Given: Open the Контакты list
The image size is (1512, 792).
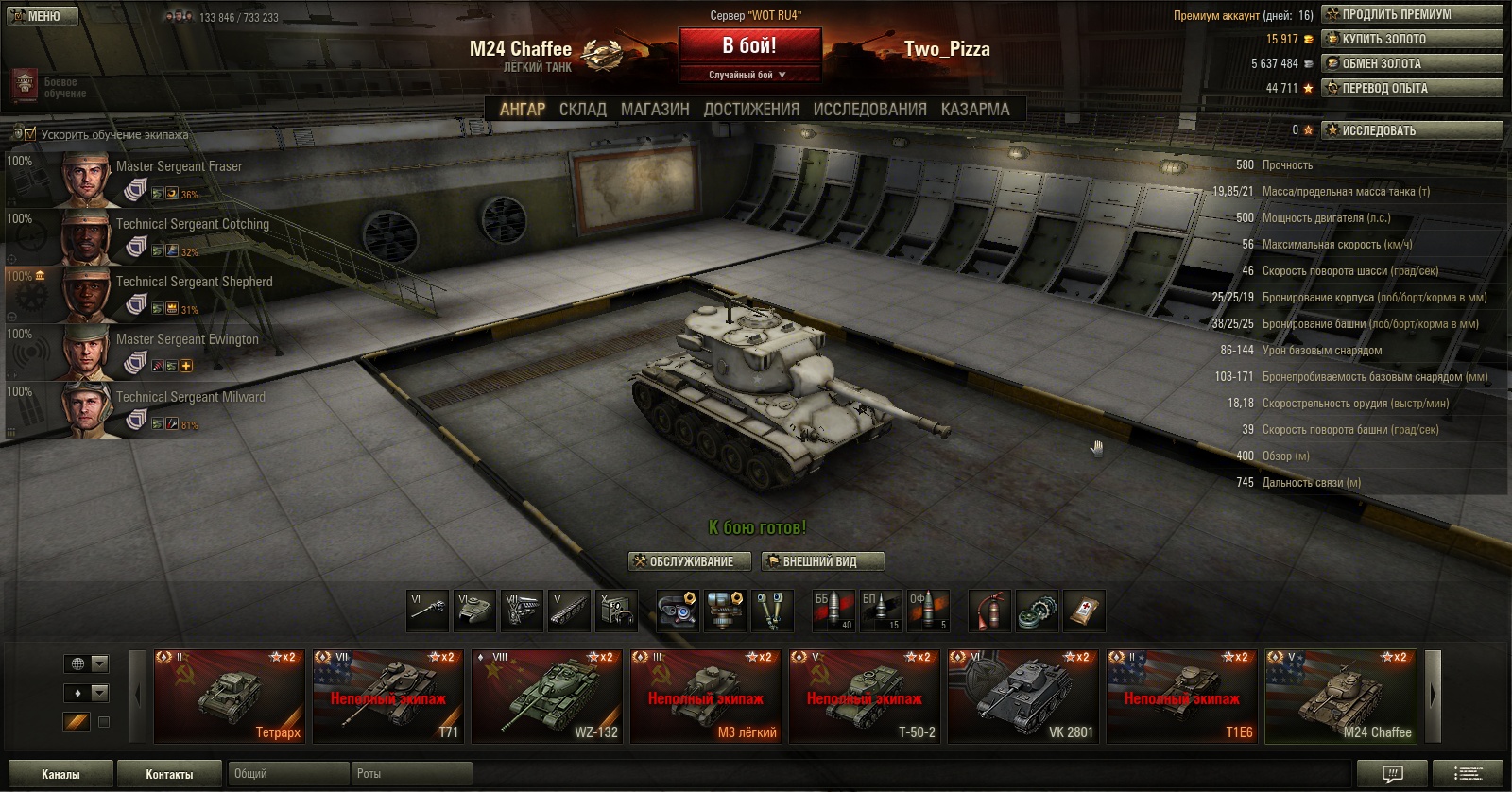Looking at the screenshot, I should 169,774.
